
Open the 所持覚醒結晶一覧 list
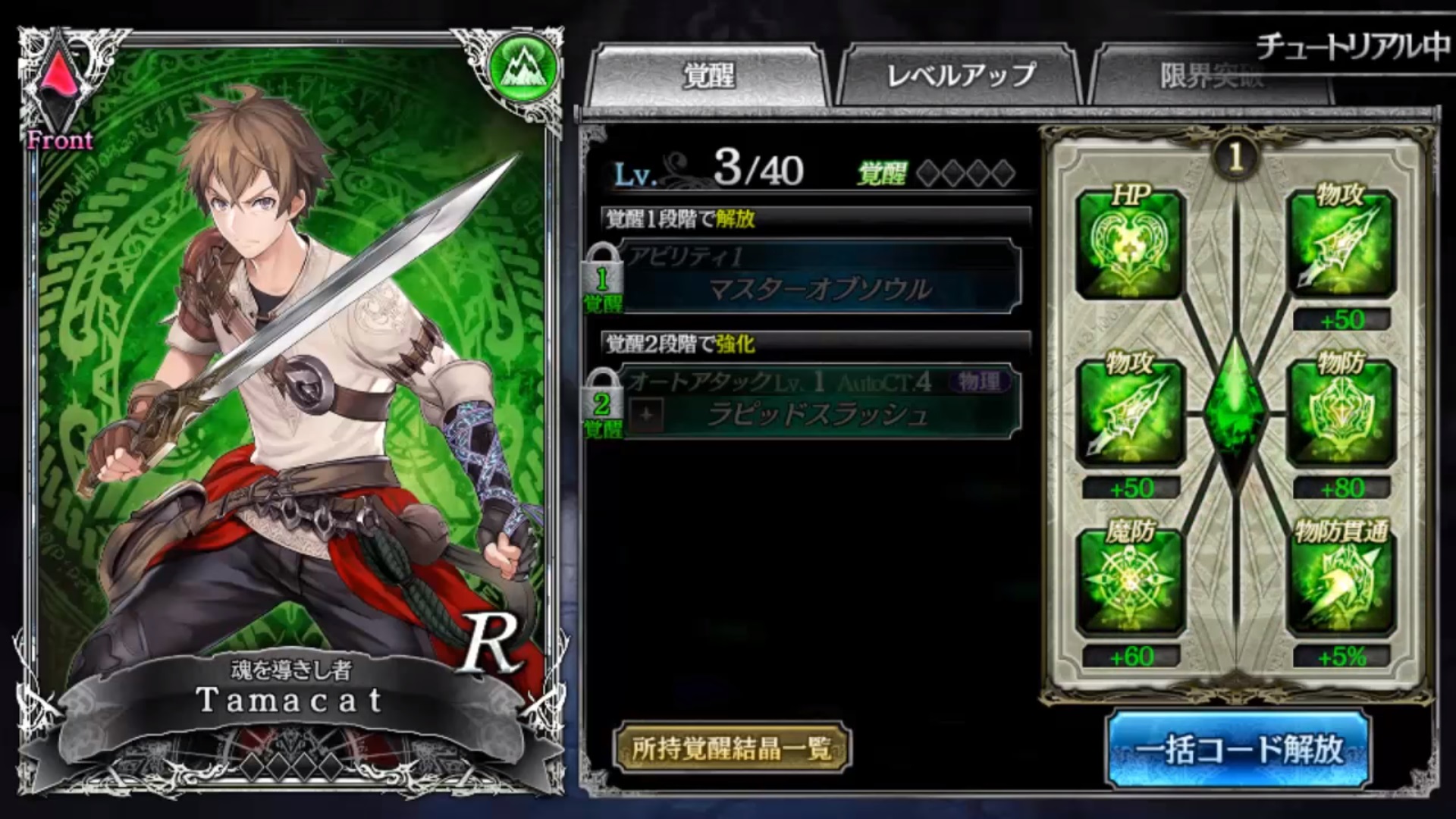coord(732,748)
